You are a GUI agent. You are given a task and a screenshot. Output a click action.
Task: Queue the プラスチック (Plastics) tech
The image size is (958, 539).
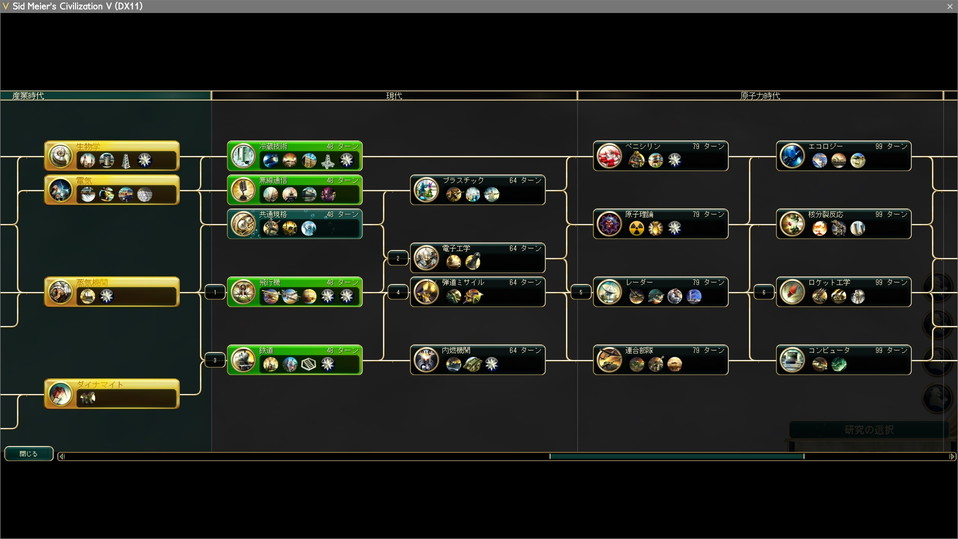point(478,189)
